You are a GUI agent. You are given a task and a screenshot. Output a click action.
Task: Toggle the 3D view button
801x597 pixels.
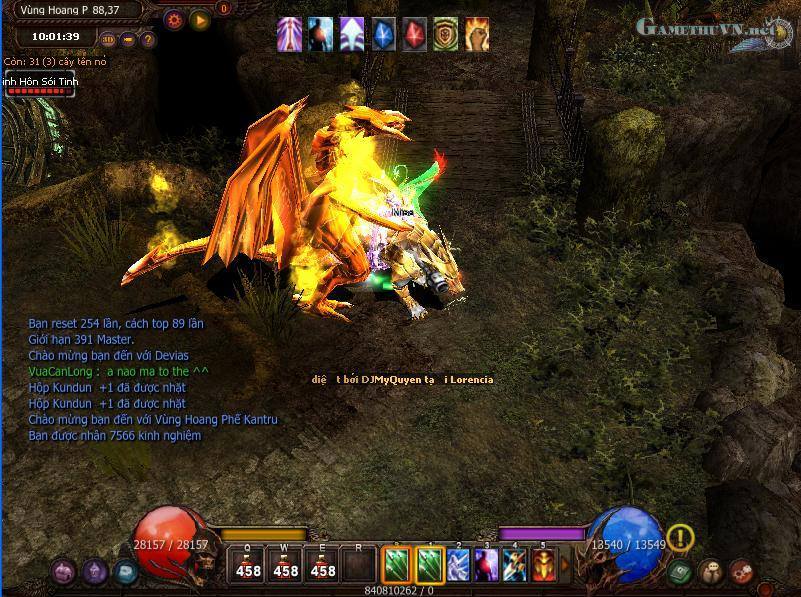tap(108, 40)
